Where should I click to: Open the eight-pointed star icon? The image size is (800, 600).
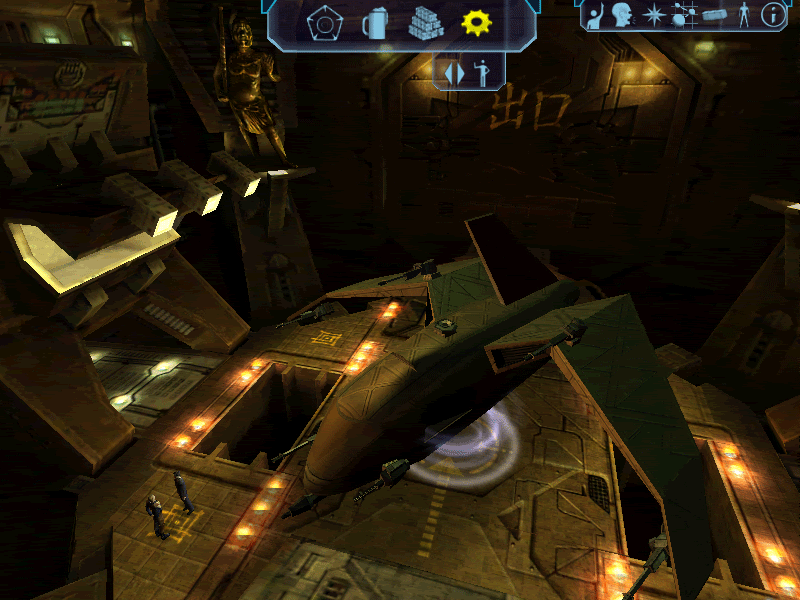pyautogui.click(x=653, y=16)
